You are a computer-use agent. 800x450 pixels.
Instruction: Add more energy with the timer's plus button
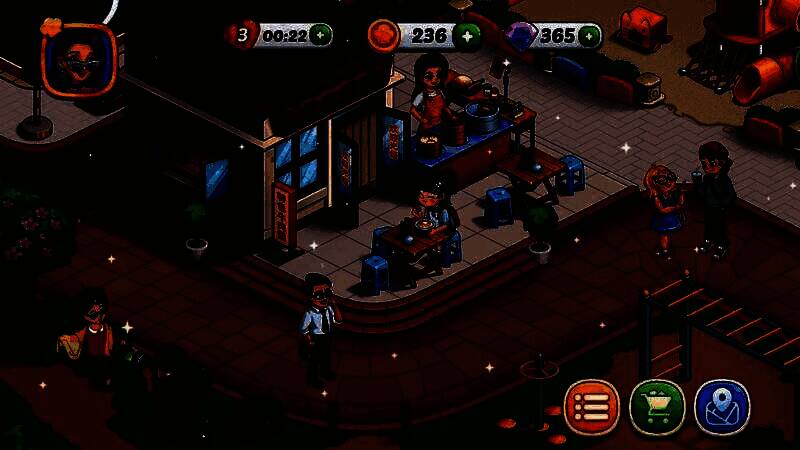point(320,36)
